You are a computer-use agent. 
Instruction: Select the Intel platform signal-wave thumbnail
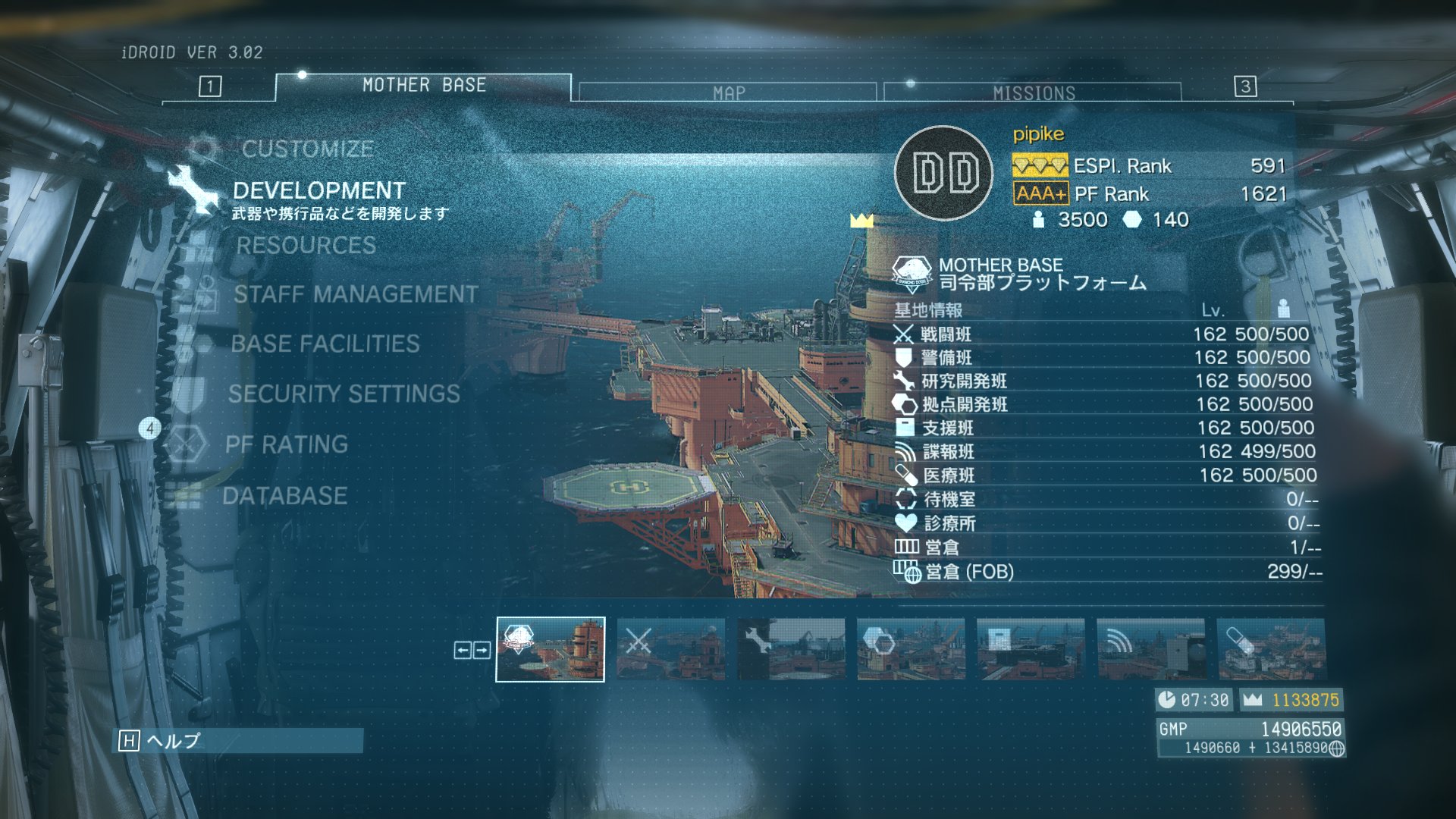(1150, 649)
